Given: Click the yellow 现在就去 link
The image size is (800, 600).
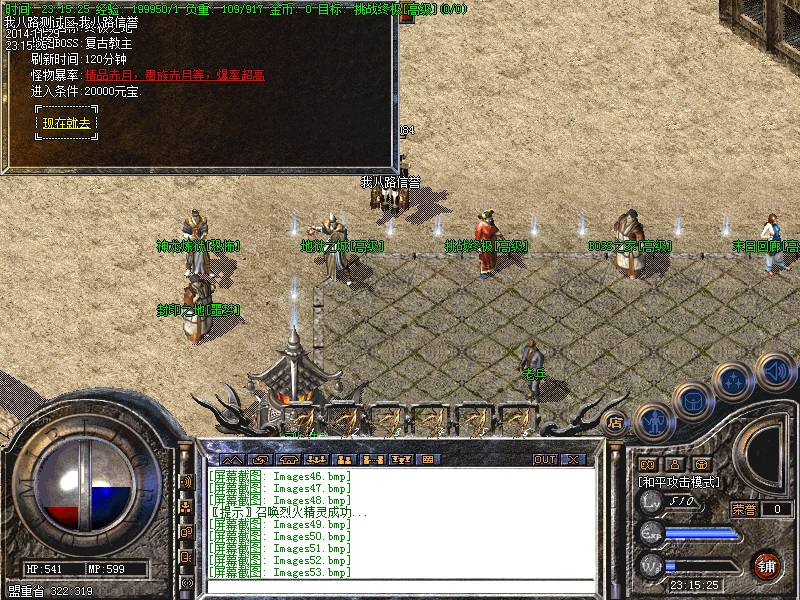Looking at the screenshot, I should 66,123.
